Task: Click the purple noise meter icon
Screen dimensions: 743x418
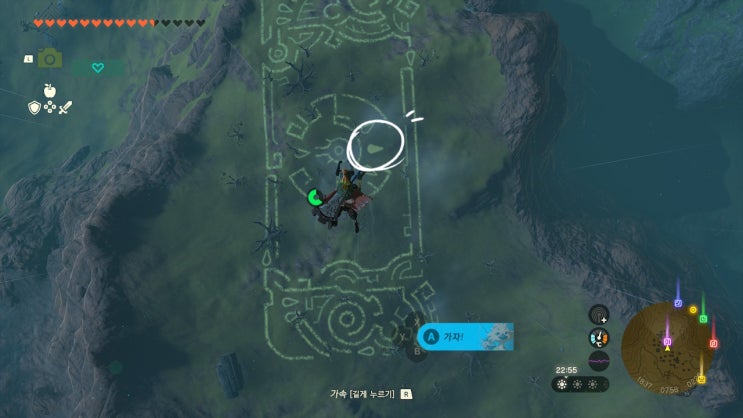Action: [599, 360]
